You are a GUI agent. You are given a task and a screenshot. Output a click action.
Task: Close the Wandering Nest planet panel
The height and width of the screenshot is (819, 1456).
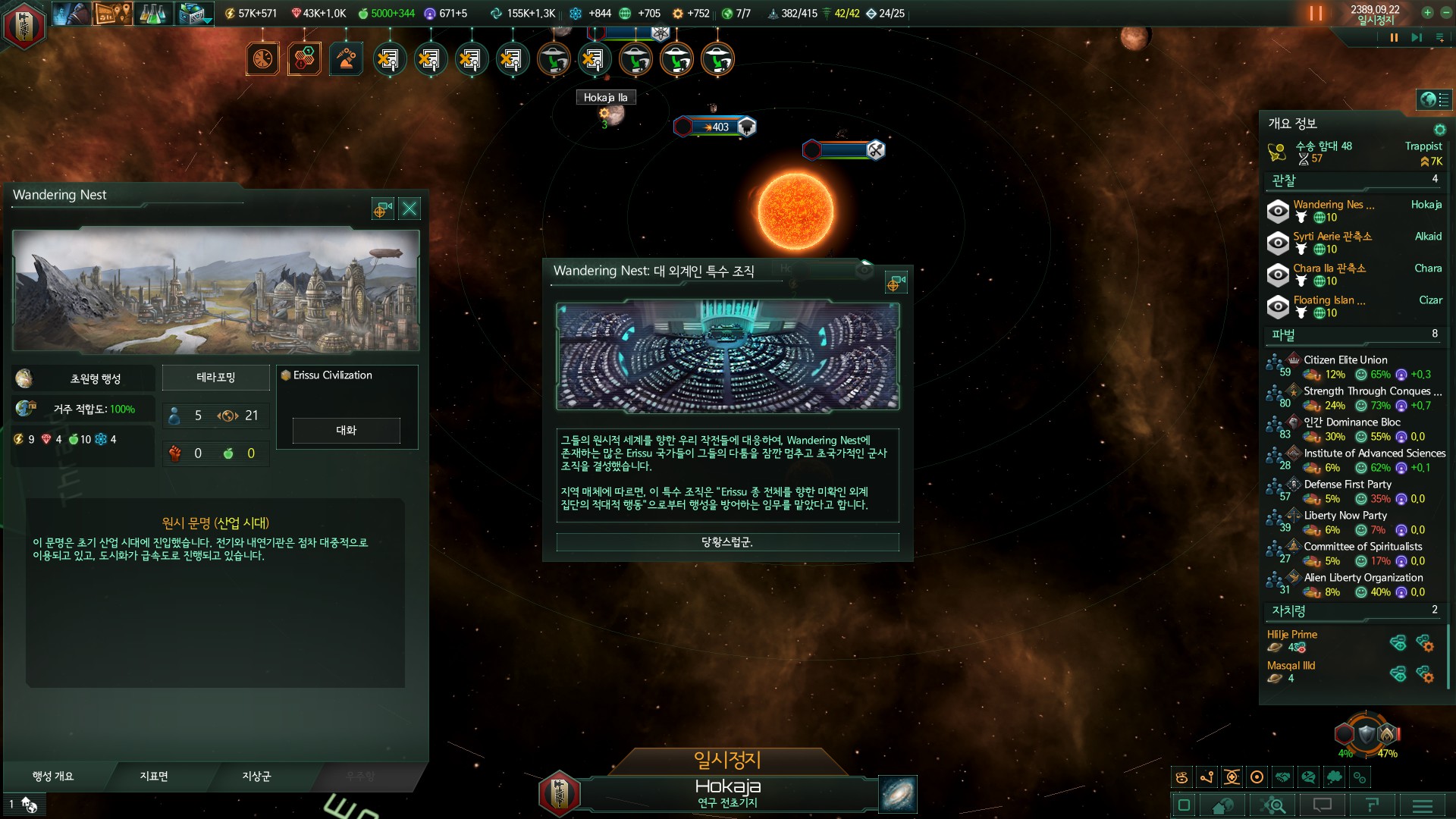click(x=409, y=209)
